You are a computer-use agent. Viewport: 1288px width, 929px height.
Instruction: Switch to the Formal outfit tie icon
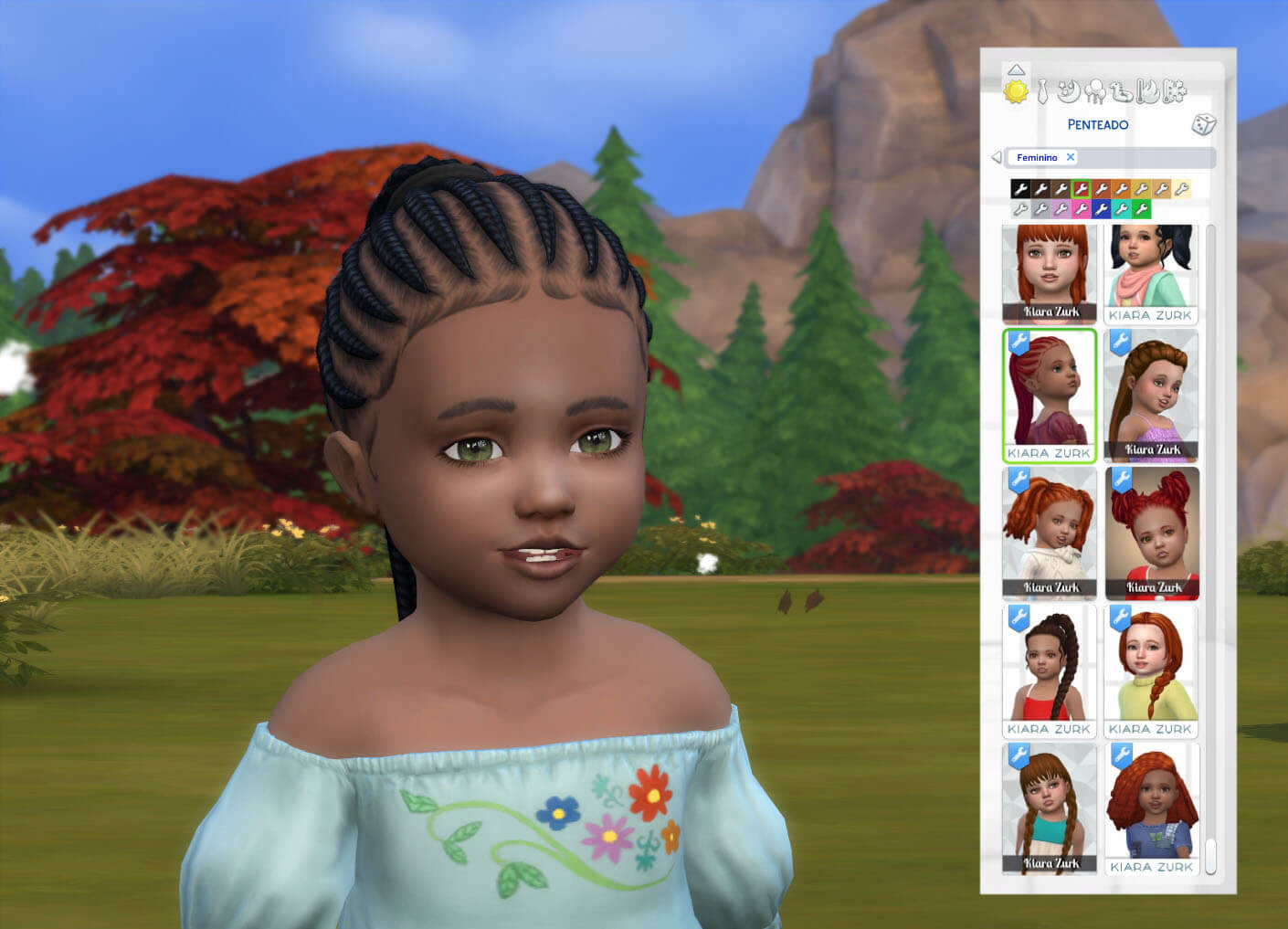(x=1042, y=91)
